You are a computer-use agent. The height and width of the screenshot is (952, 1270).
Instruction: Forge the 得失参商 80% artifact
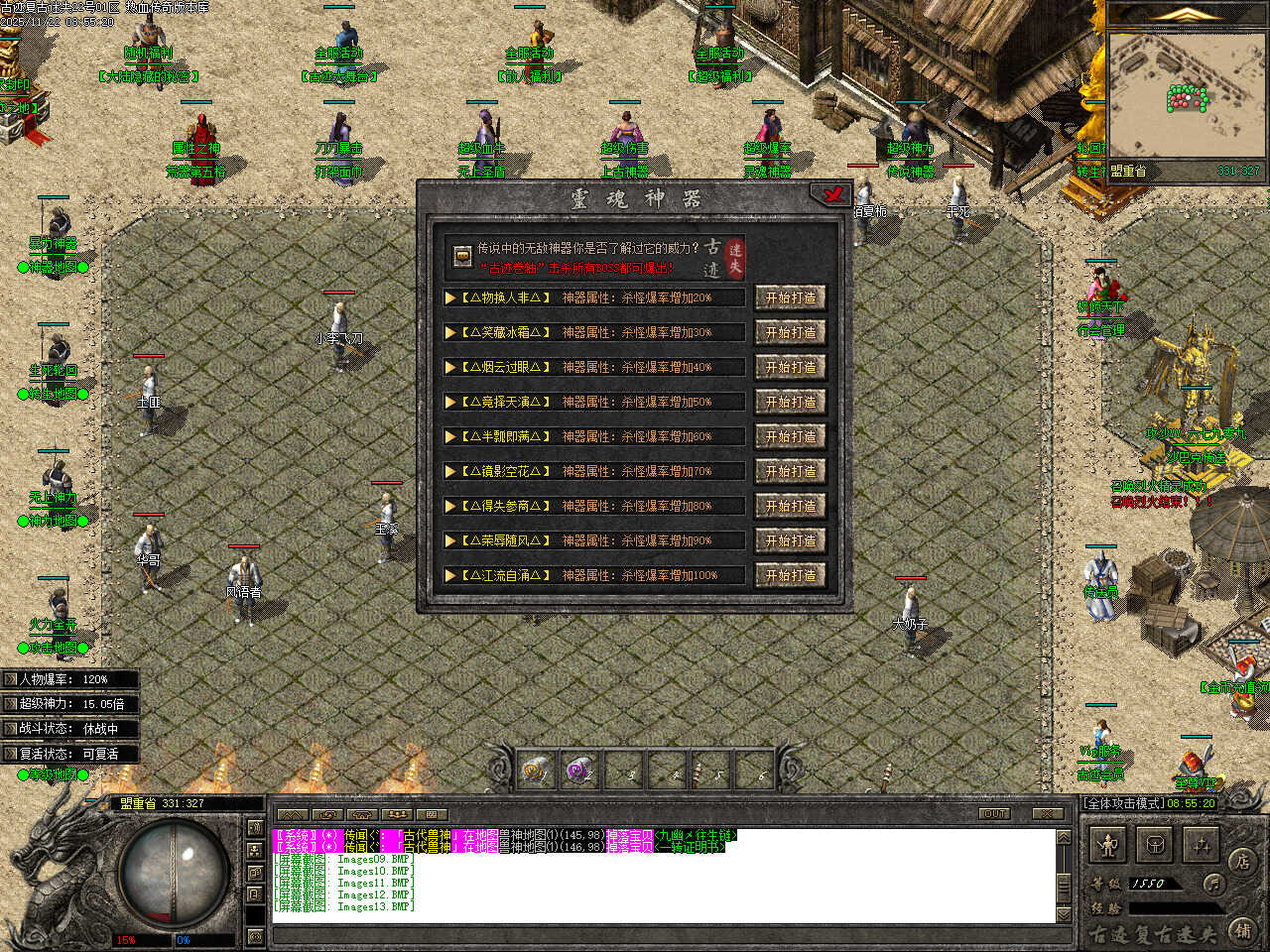(790, 506)
